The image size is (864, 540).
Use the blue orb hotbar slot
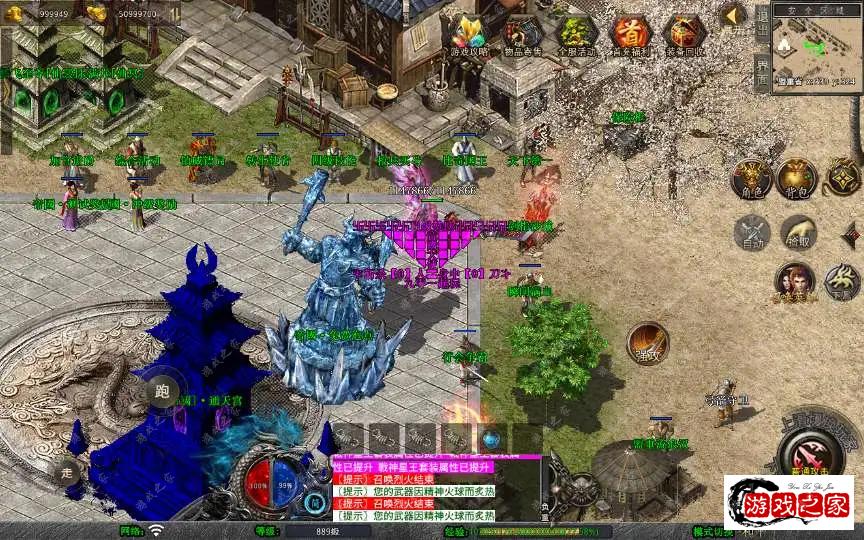coord(491,438)
